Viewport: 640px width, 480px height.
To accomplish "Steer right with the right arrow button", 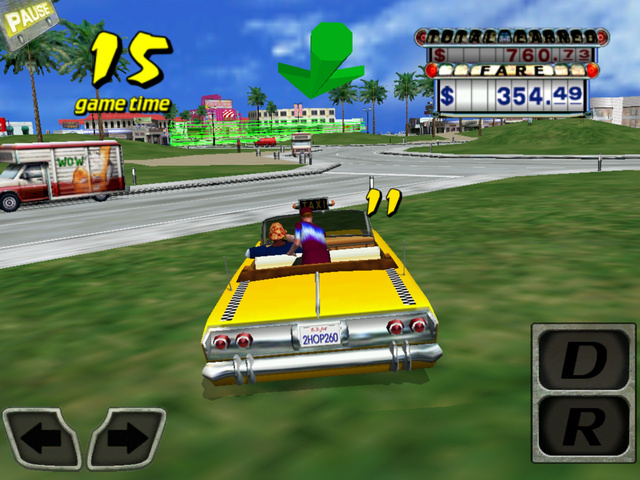I will click(x=126, y=438).
